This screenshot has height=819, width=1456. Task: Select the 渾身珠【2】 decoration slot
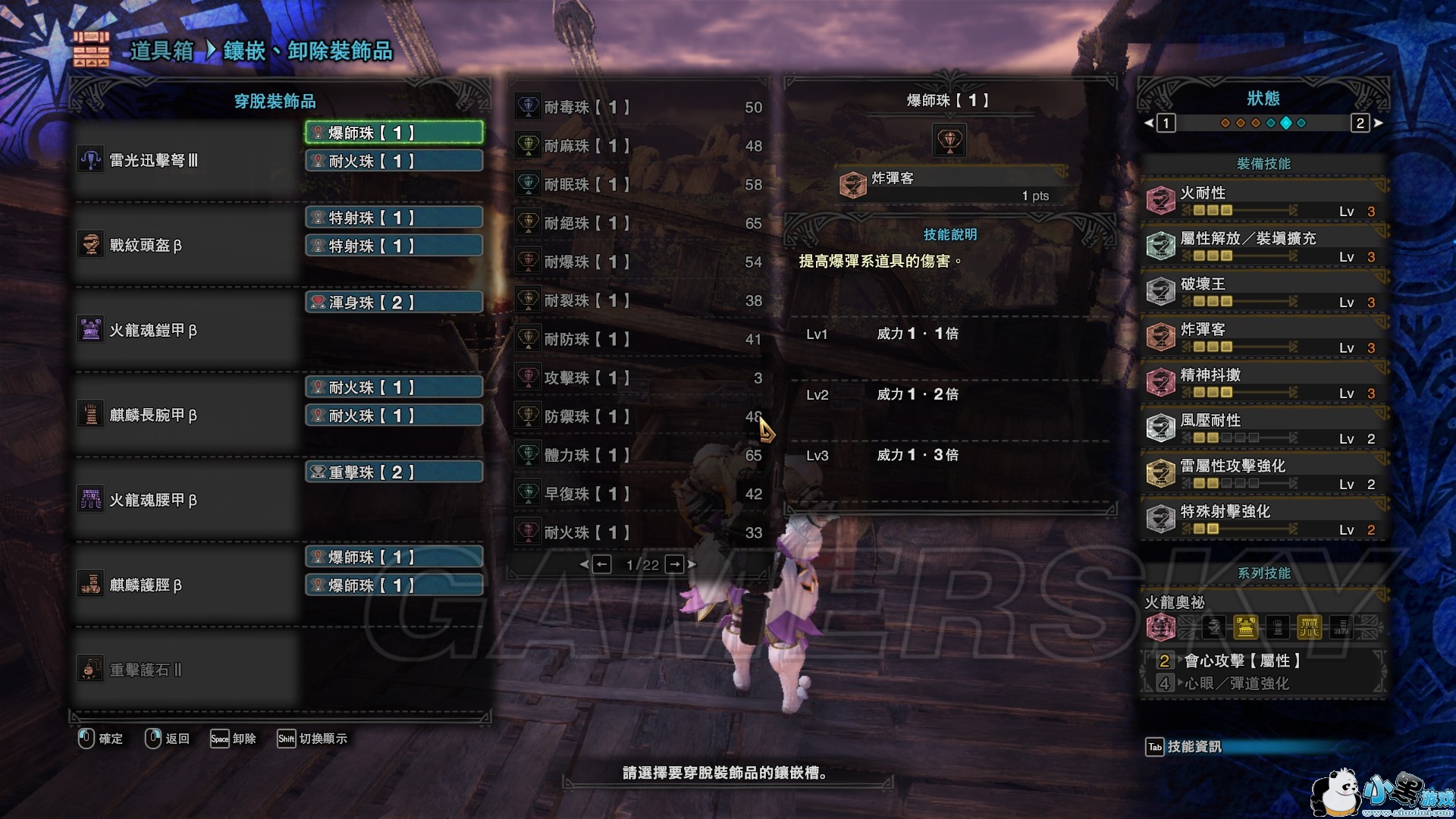point(394,303)
